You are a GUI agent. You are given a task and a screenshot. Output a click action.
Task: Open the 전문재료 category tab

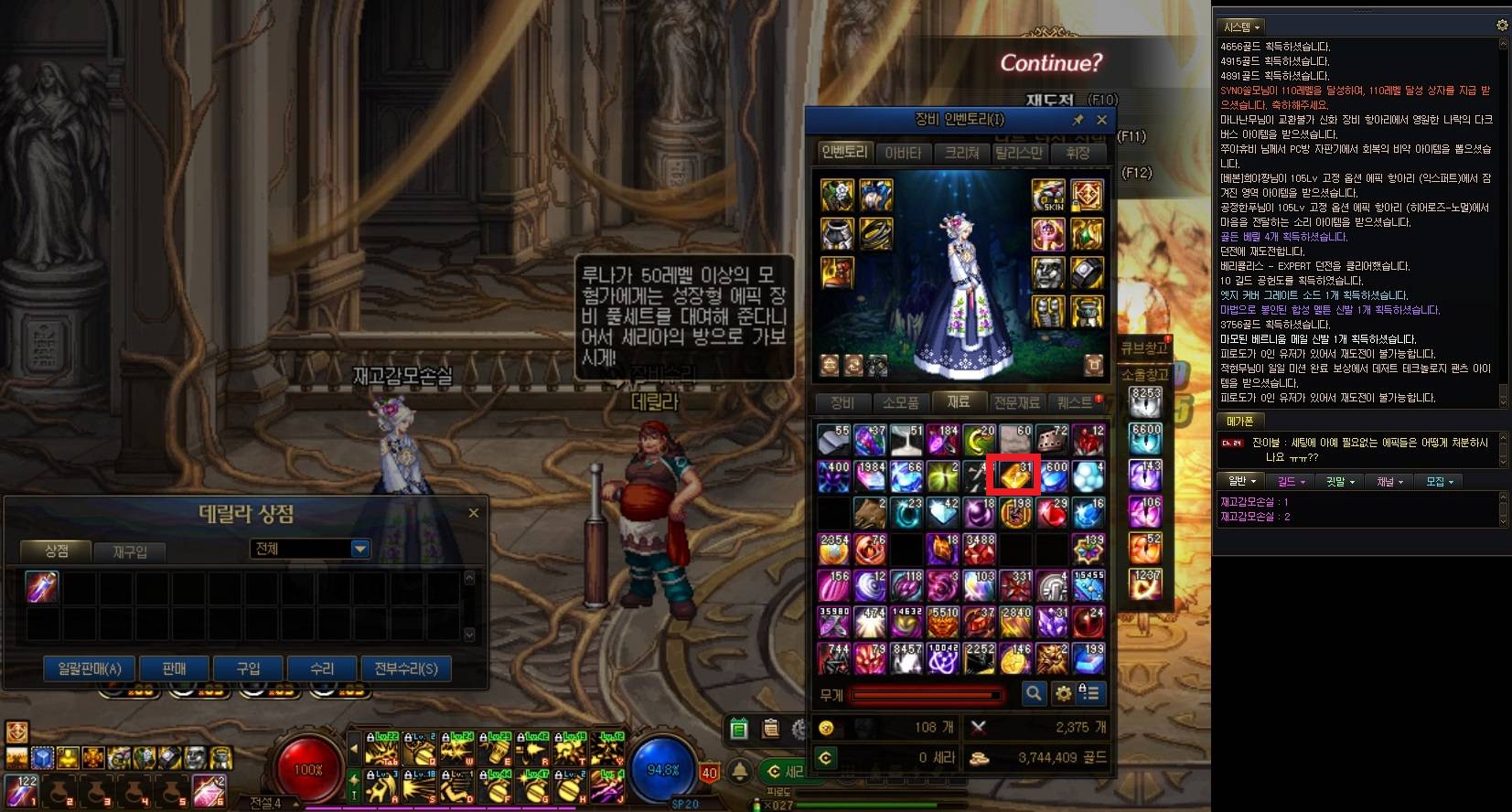1016,402
